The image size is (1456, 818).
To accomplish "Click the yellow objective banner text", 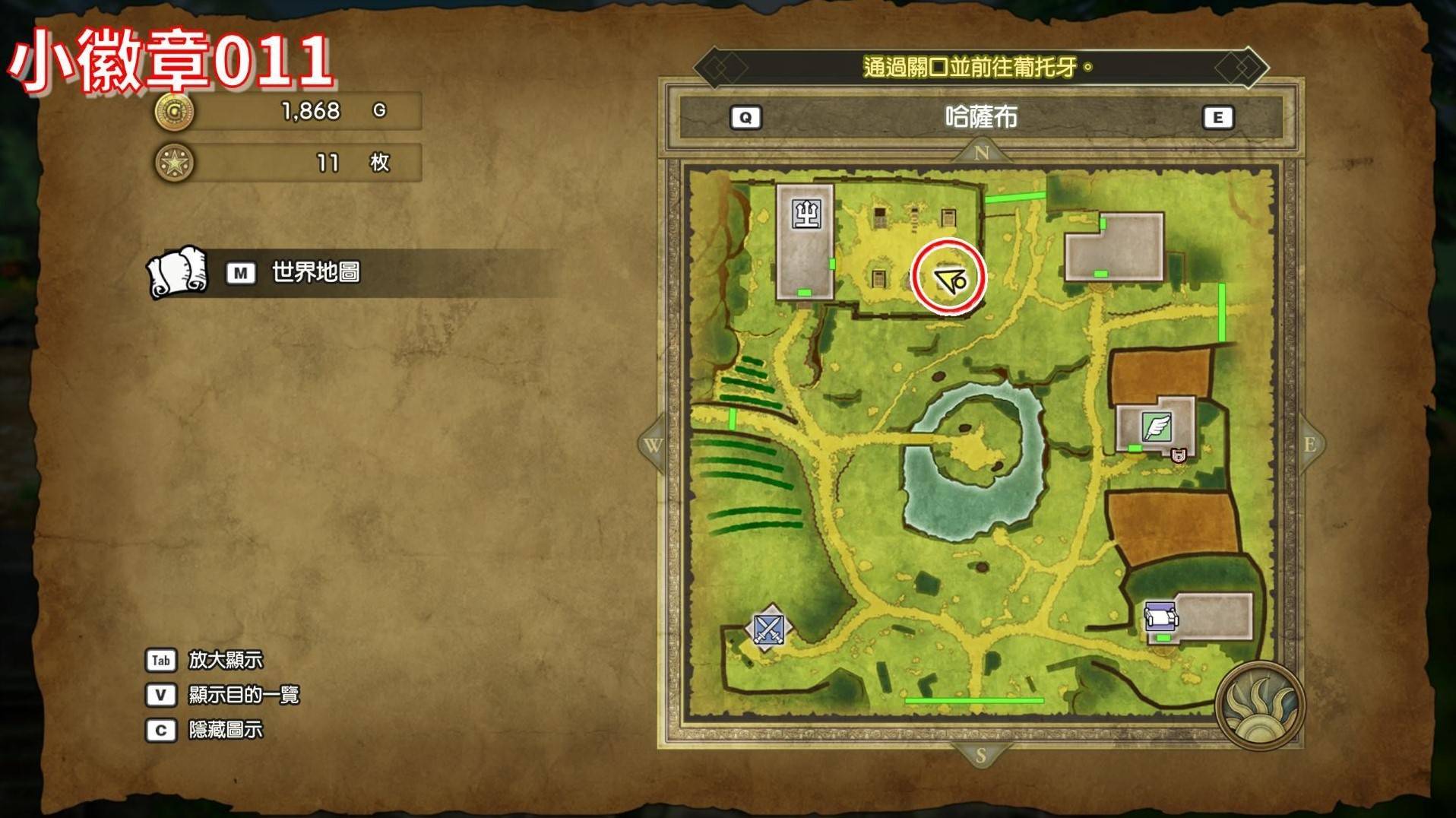I will (978, 68).
